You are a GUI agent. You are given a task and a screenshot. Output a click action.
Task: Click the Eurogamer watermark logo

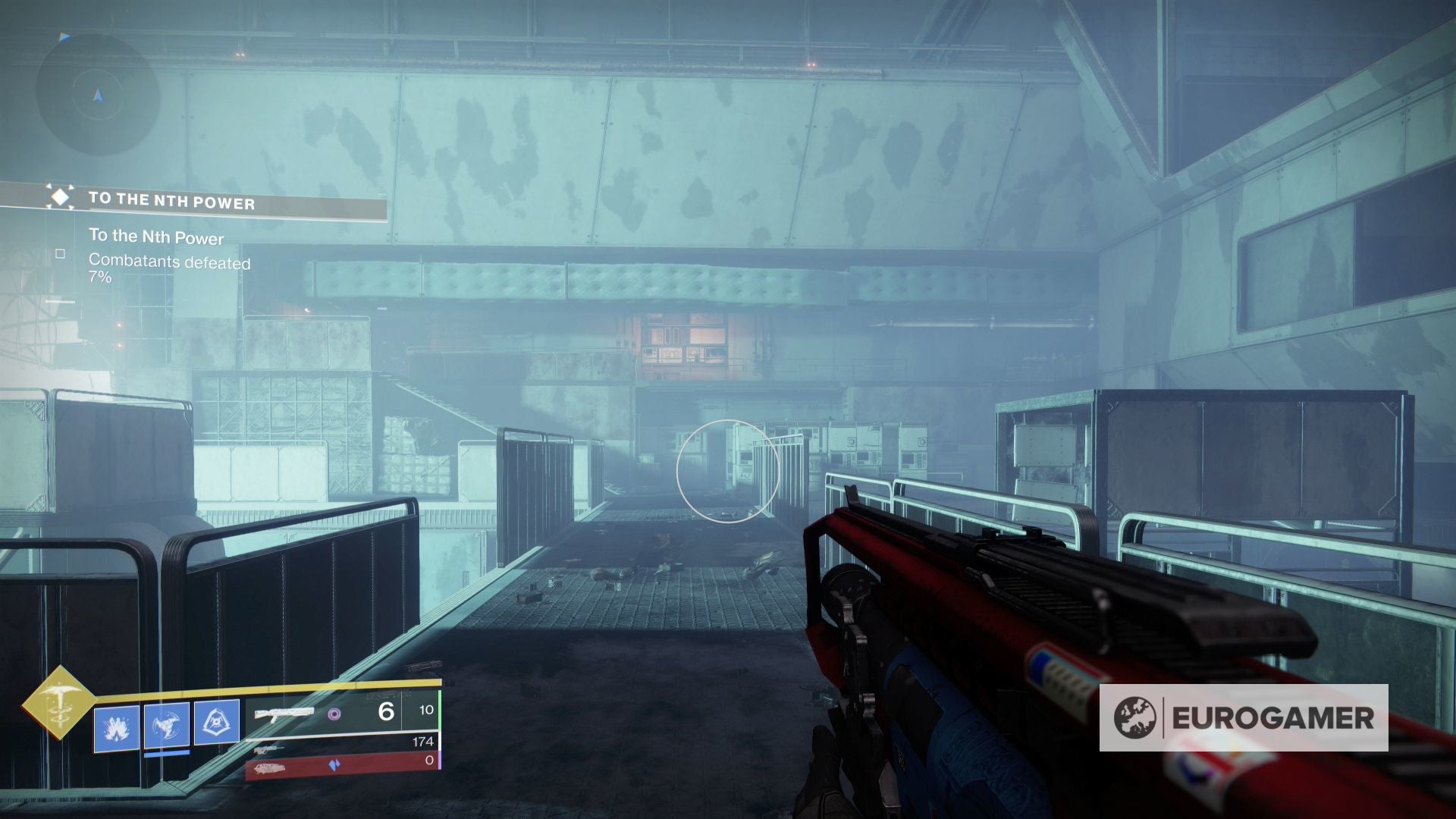pyautogui.click(x=1244, y=717)
